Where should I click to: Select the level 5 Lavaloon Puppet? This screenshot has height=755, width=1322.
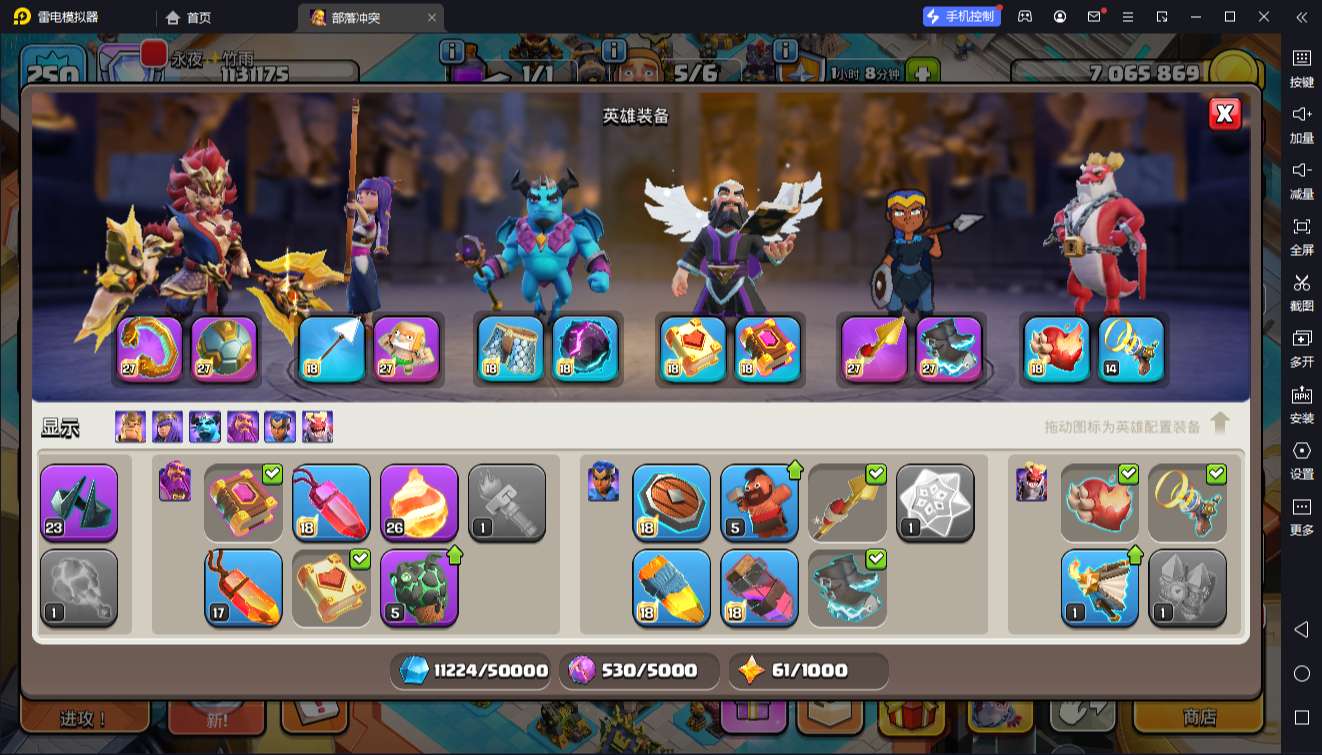coord(419,587)
